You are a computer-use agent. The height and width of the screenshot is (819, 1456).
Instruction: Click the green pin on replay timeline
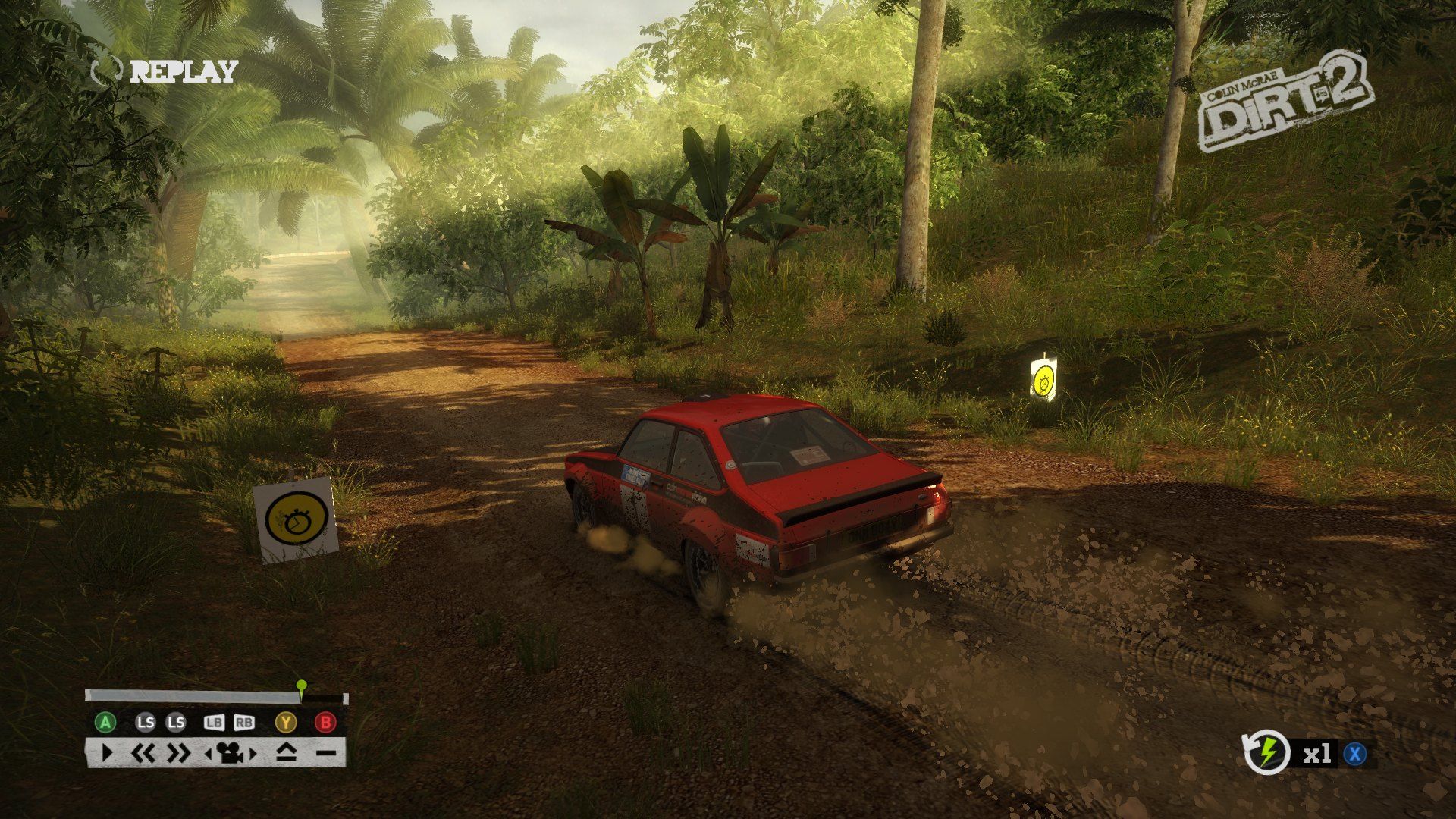pos(301,687)
